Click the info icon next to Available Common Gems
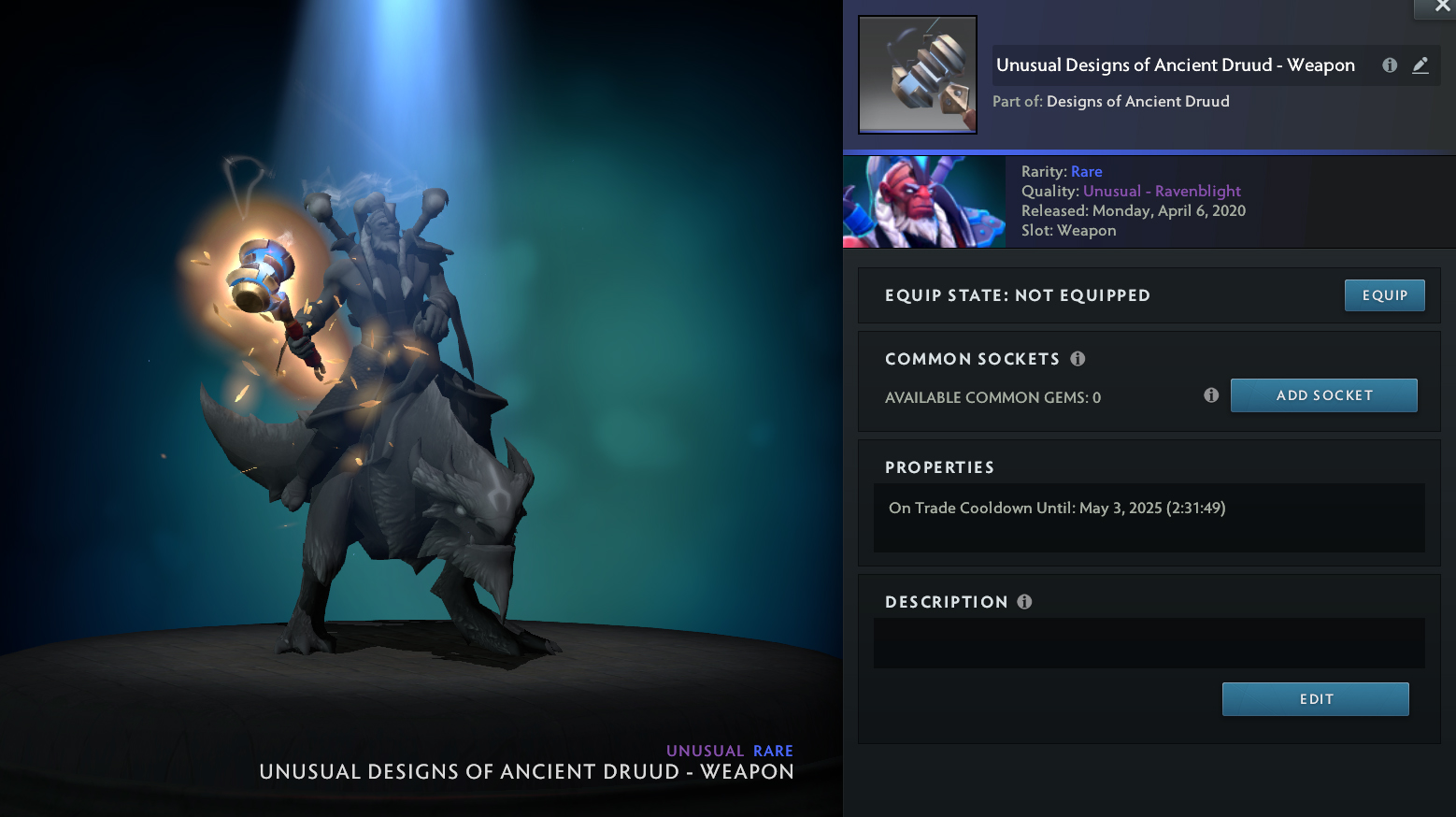1456x817 pixels. pos(1211,395)
